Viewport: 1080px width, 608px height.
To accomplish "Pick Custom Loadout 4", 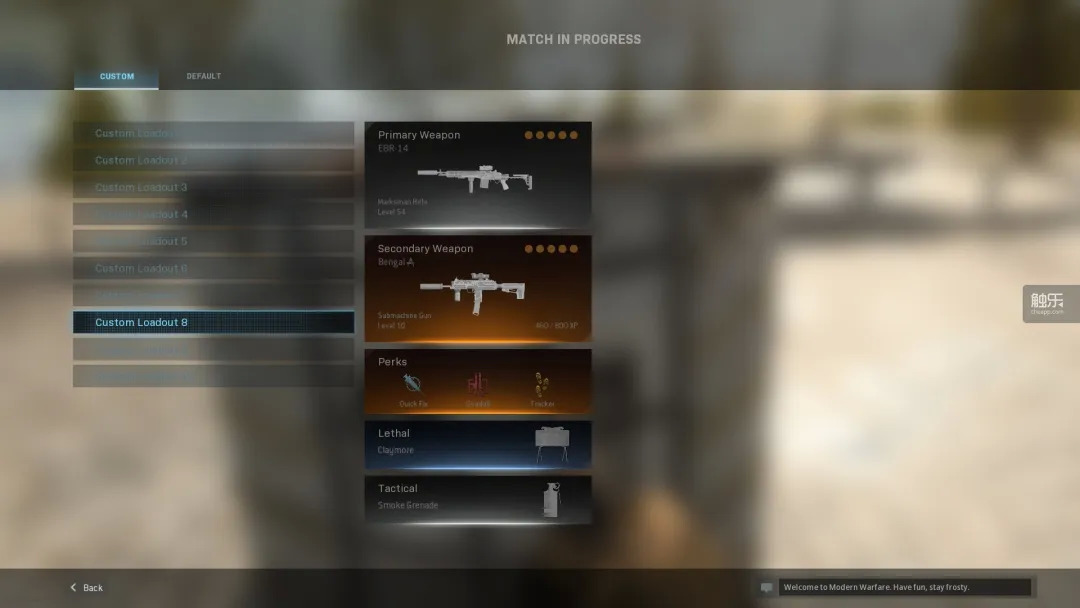I will click(x=213, y=214).
